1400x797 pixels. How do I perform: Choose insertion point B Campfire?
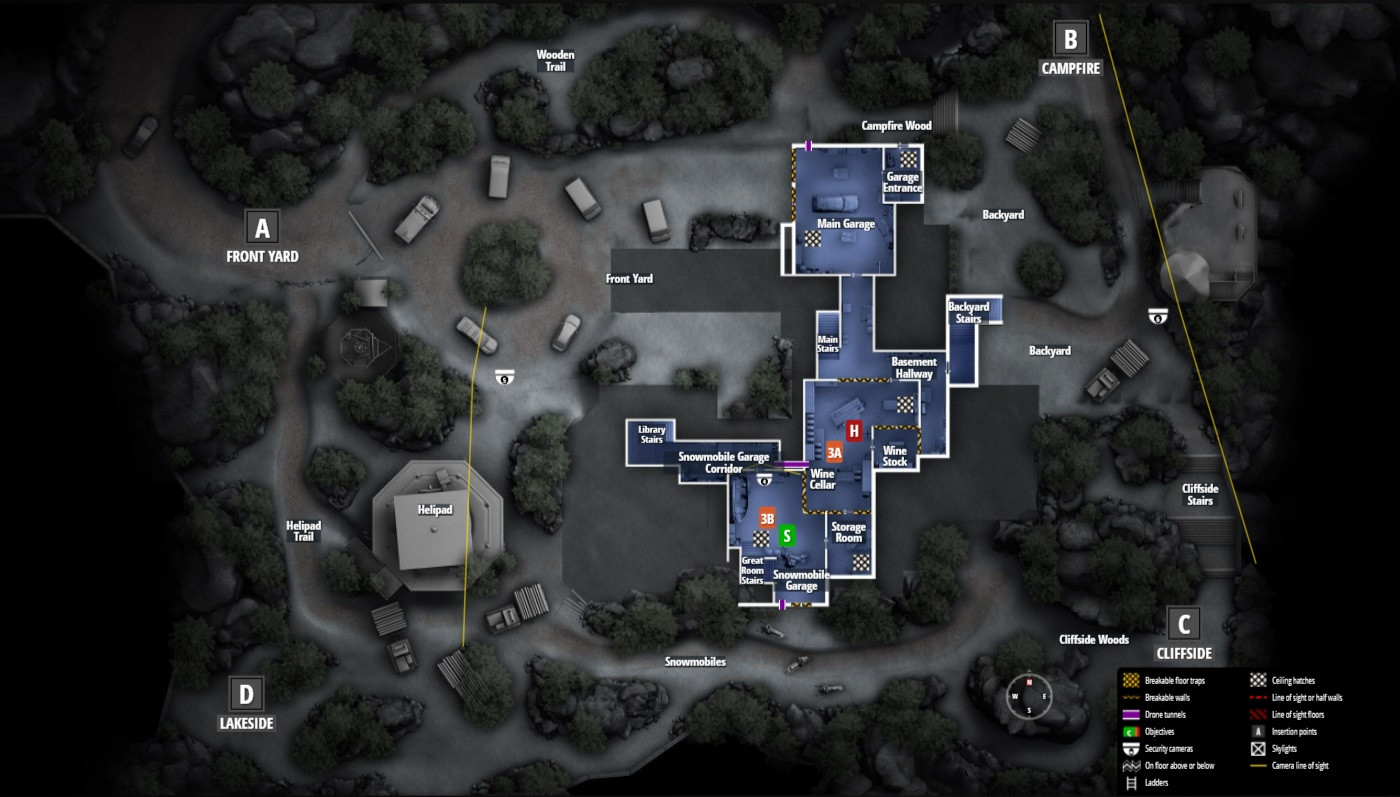1070,40
